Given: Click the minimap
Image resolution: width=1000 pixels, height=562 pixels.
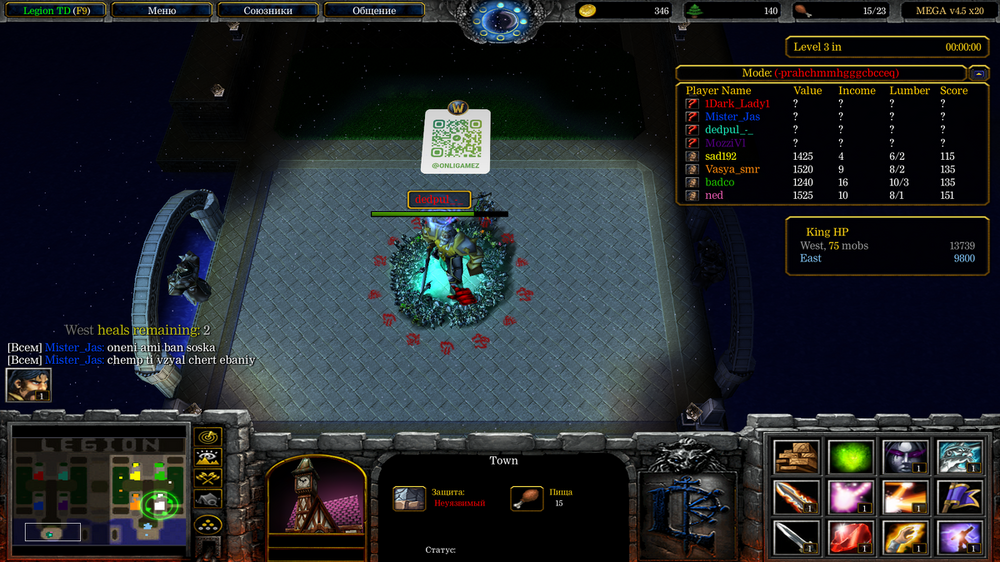Looking at the screenshot, I should pos(98,486).
